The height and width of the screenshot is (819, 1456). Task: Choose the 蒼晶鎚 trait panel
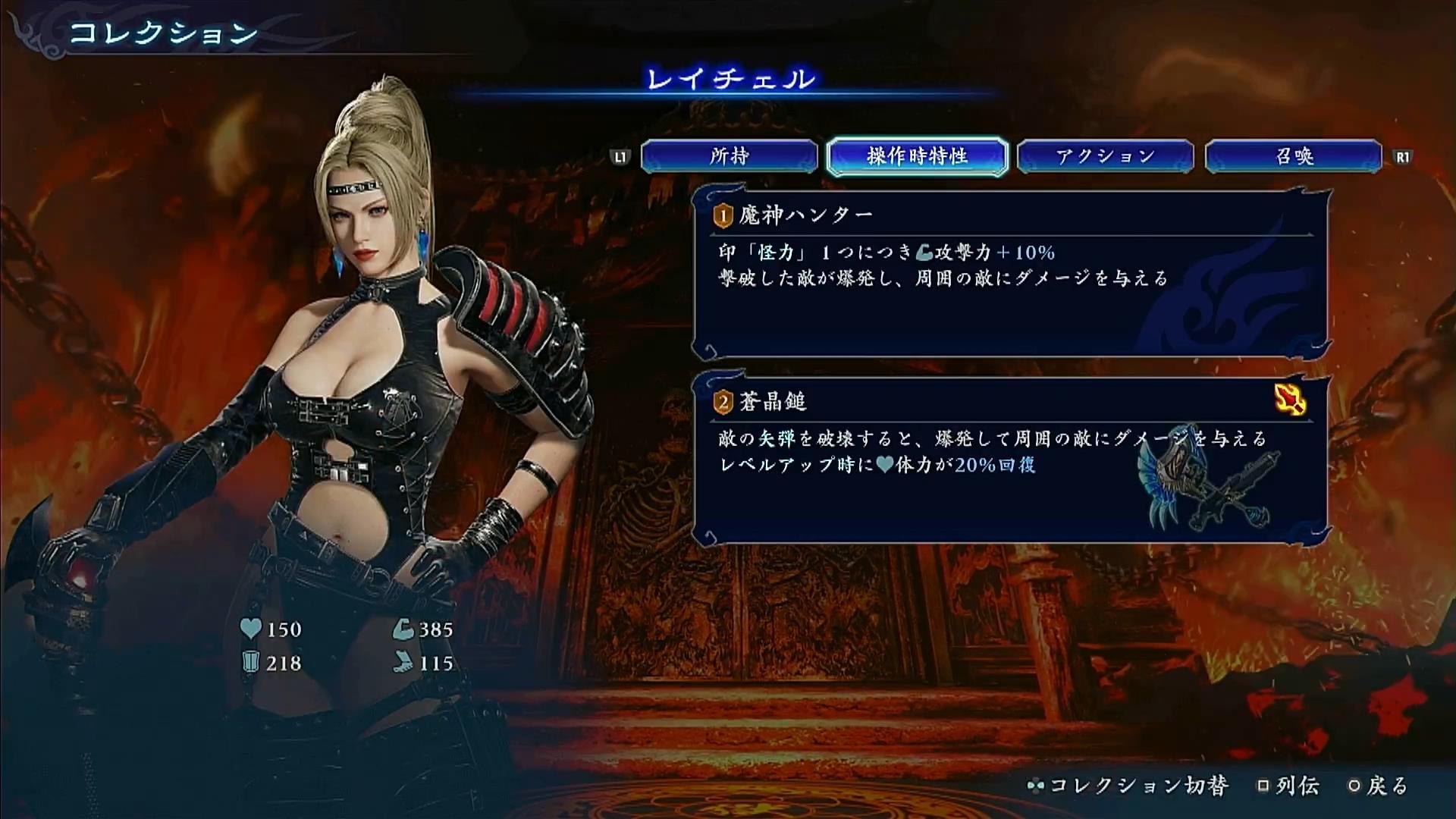1010,460
